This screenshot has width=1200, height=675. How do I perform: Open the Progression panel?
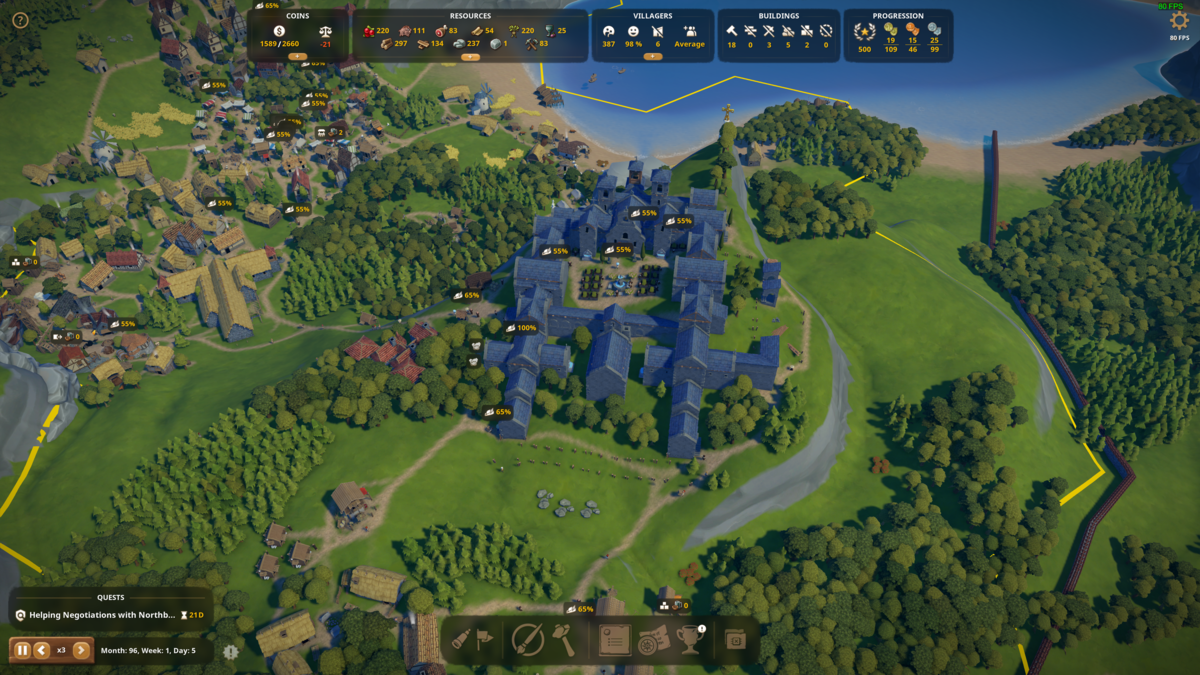click(x=897, y=35)
